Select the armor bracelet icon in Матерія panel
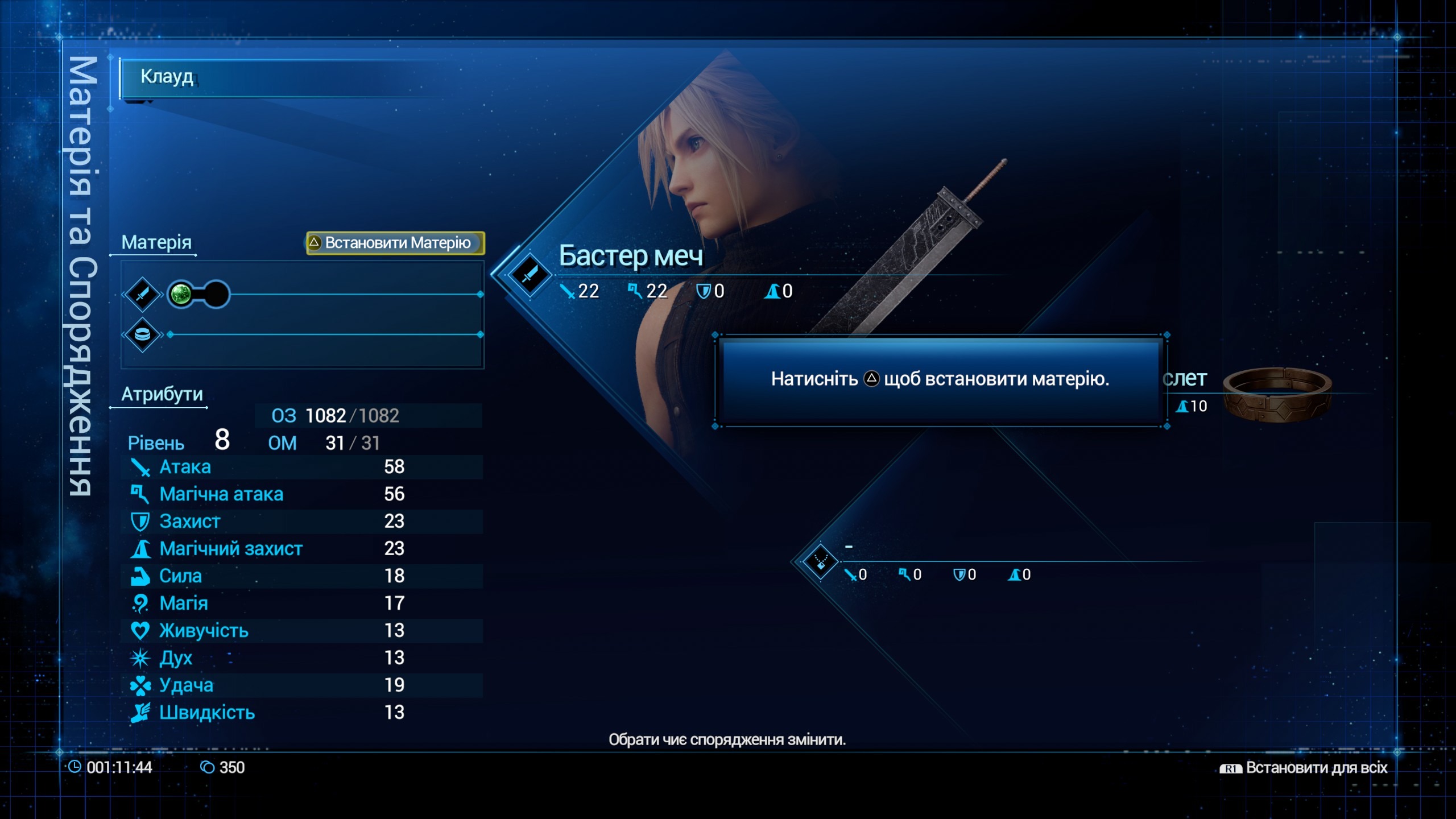Viewport: 1456px width, 819px height. 142,334
